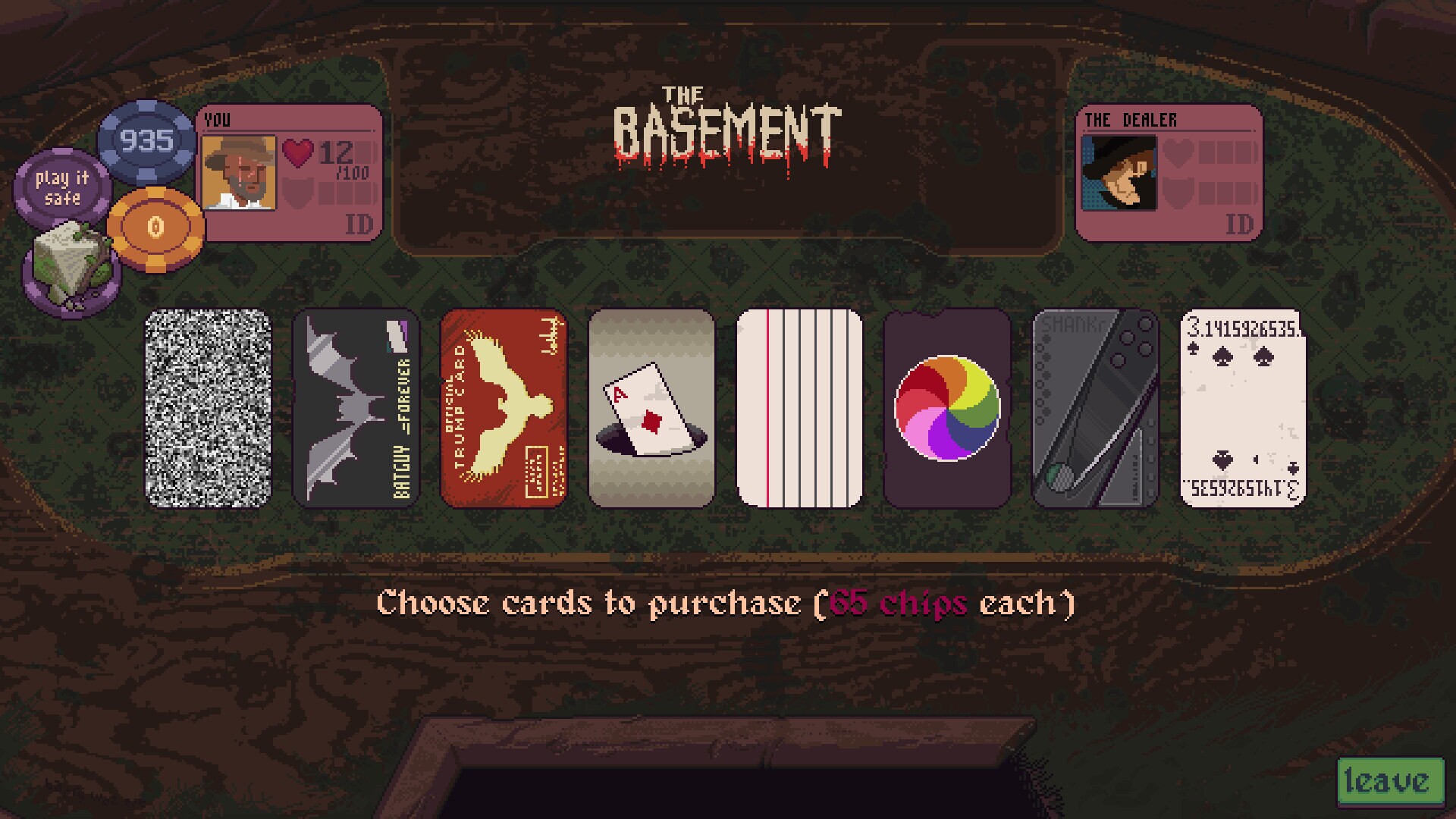
Task: Pick the ace-in-the-hole card
Action: (651, 408)
